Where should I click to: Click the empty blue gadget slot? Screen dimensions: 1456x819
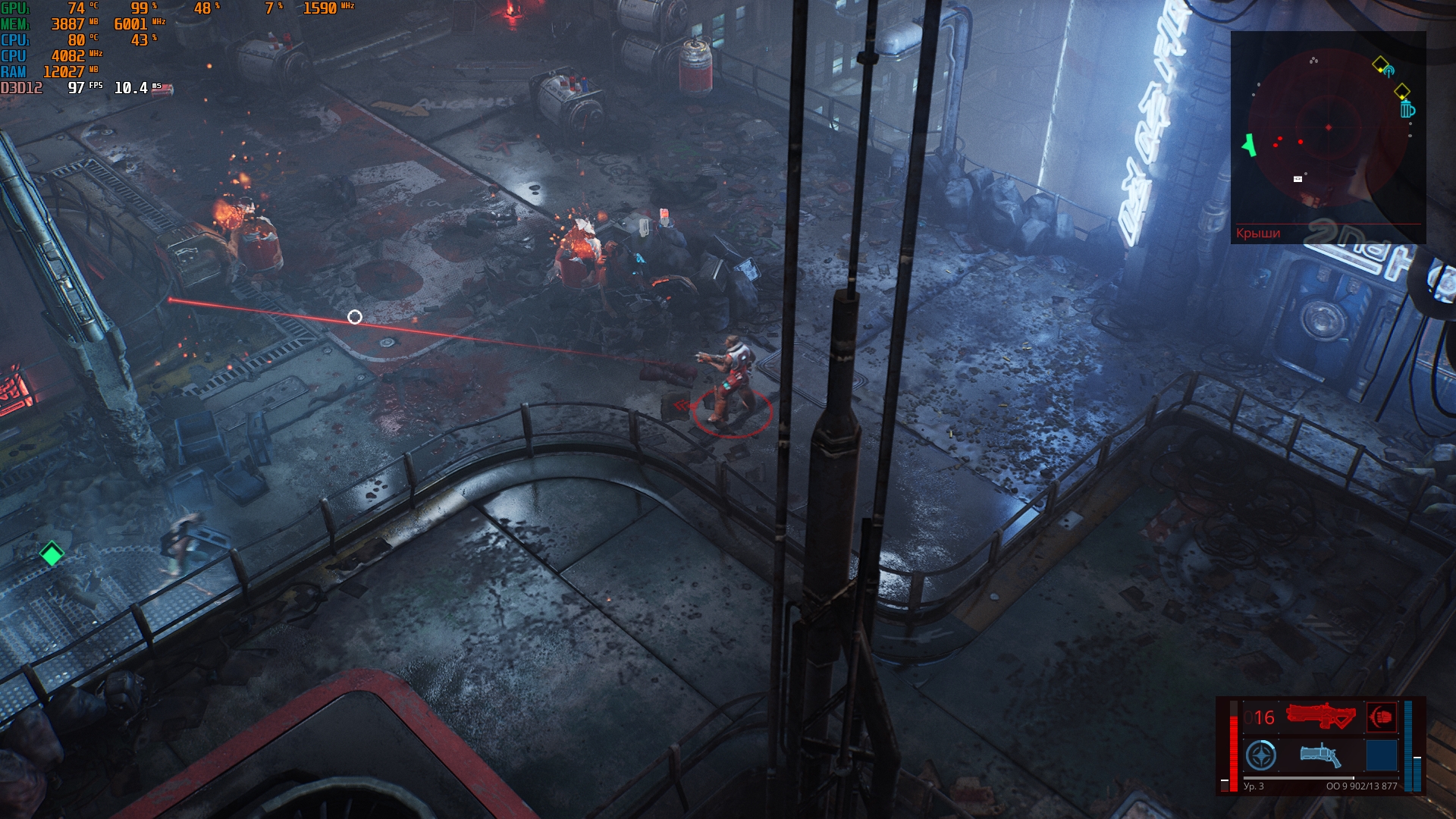point(1381,755)
